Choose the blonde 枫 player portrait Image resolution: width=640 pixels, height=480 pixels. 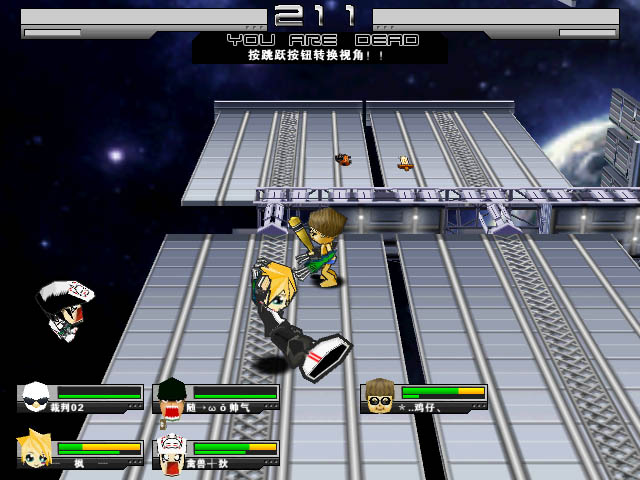[x=35, y=451]
